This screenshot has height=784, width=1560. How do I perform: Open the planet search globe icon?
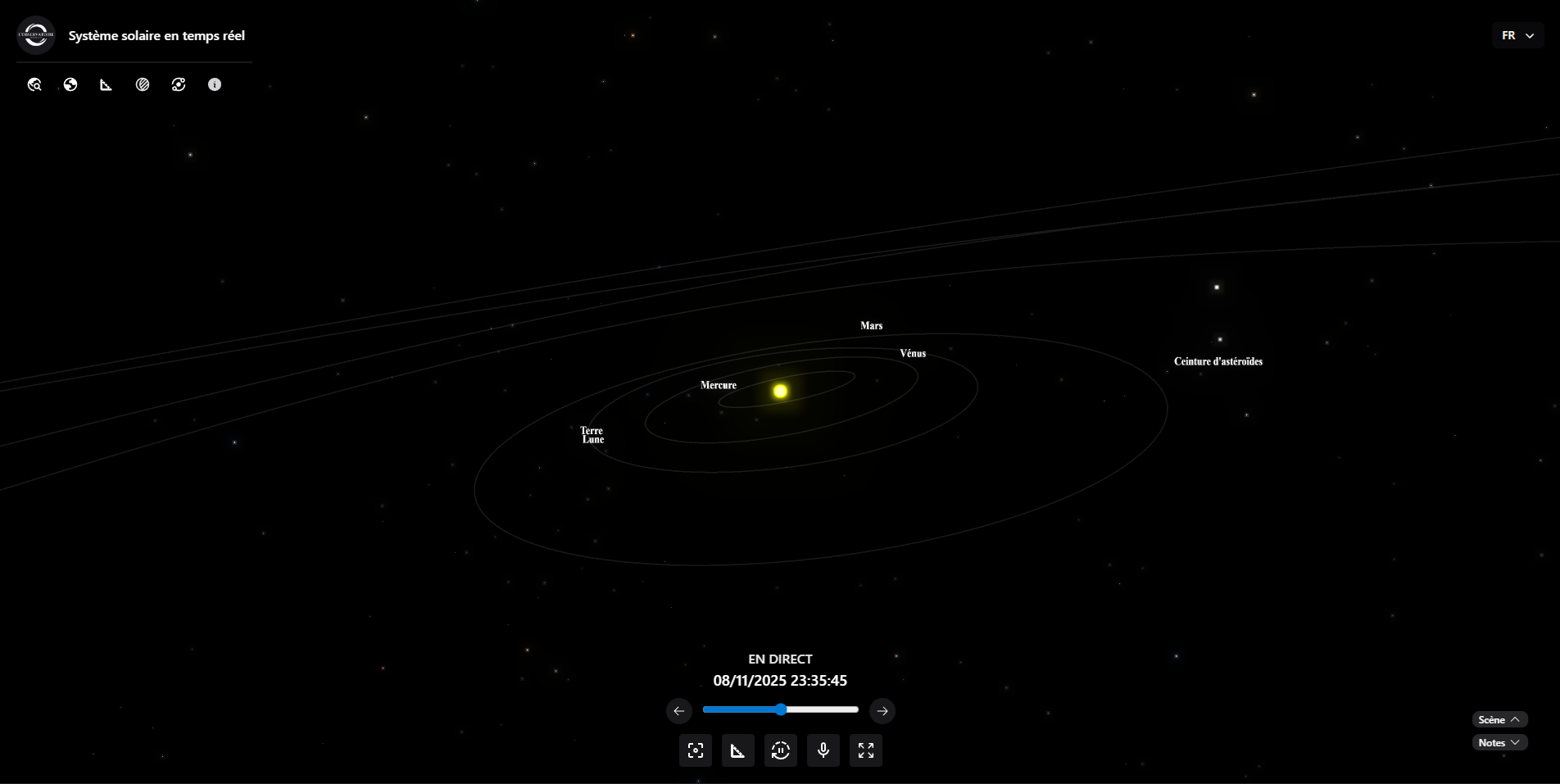point(34,84)
